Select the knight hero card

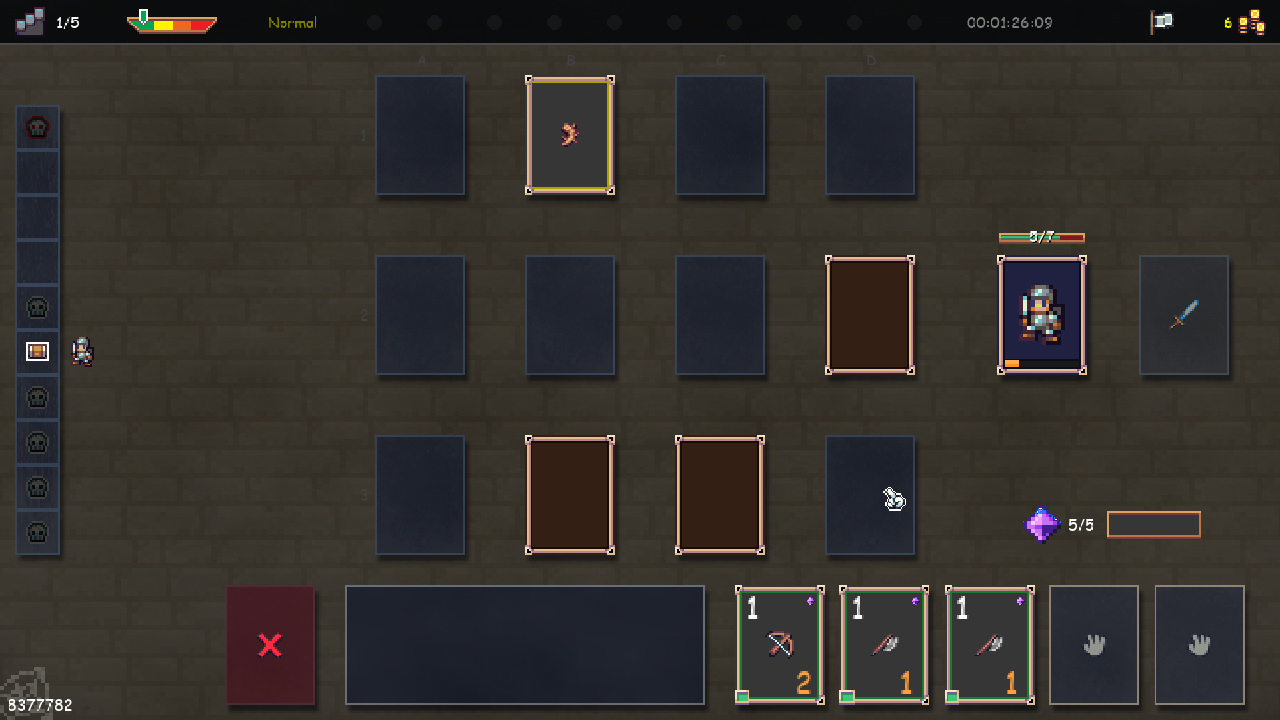tap(1042, 315)
